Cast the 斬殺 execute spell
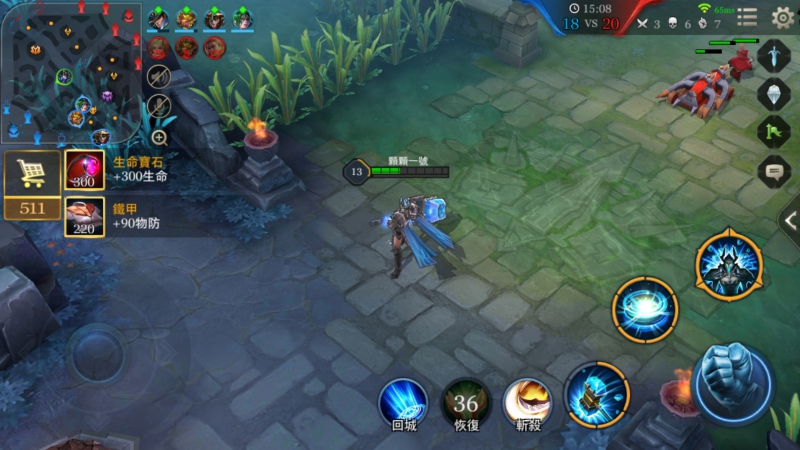 pos(528,402)
